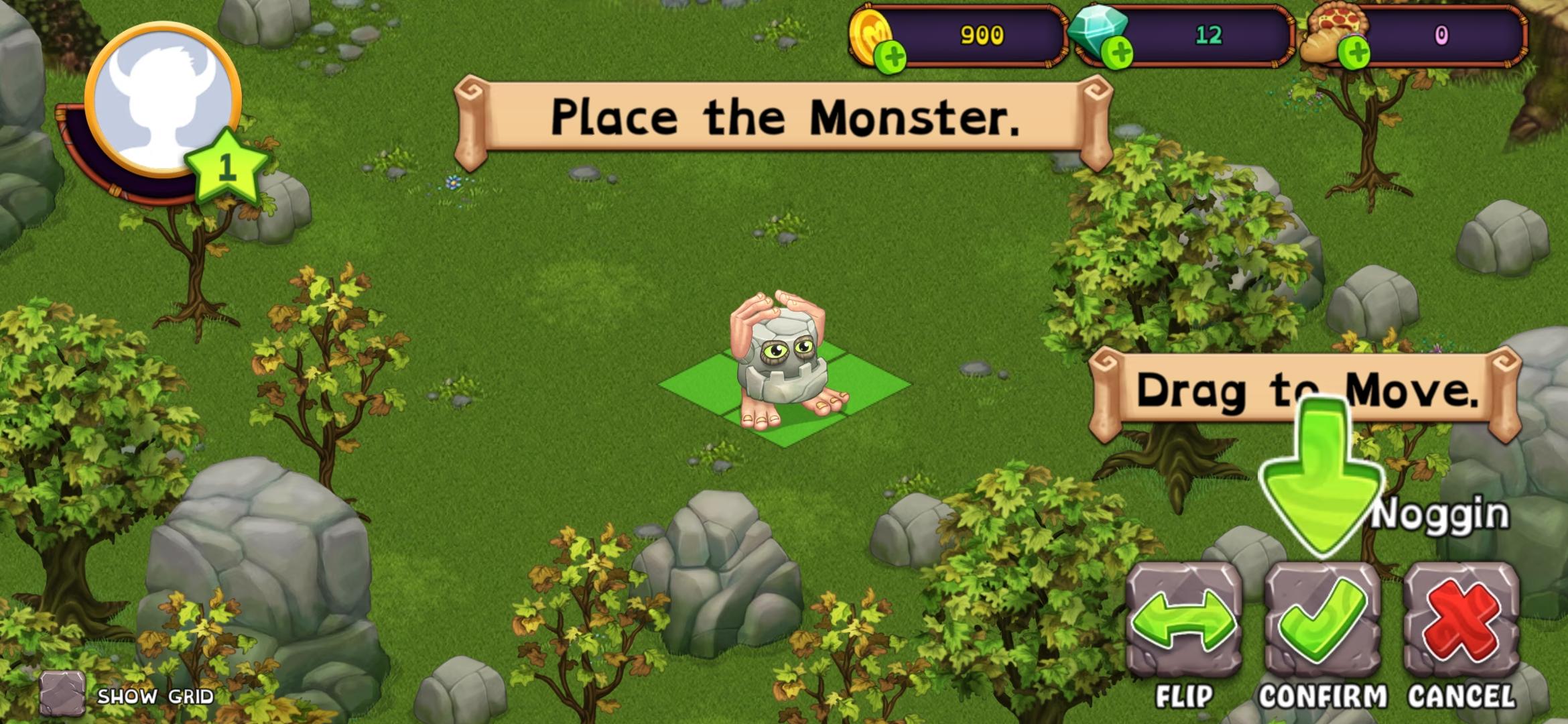Add more coins with the plus button
The width and height of the screenshot is (1568, 724).
(x=892, y=56)
